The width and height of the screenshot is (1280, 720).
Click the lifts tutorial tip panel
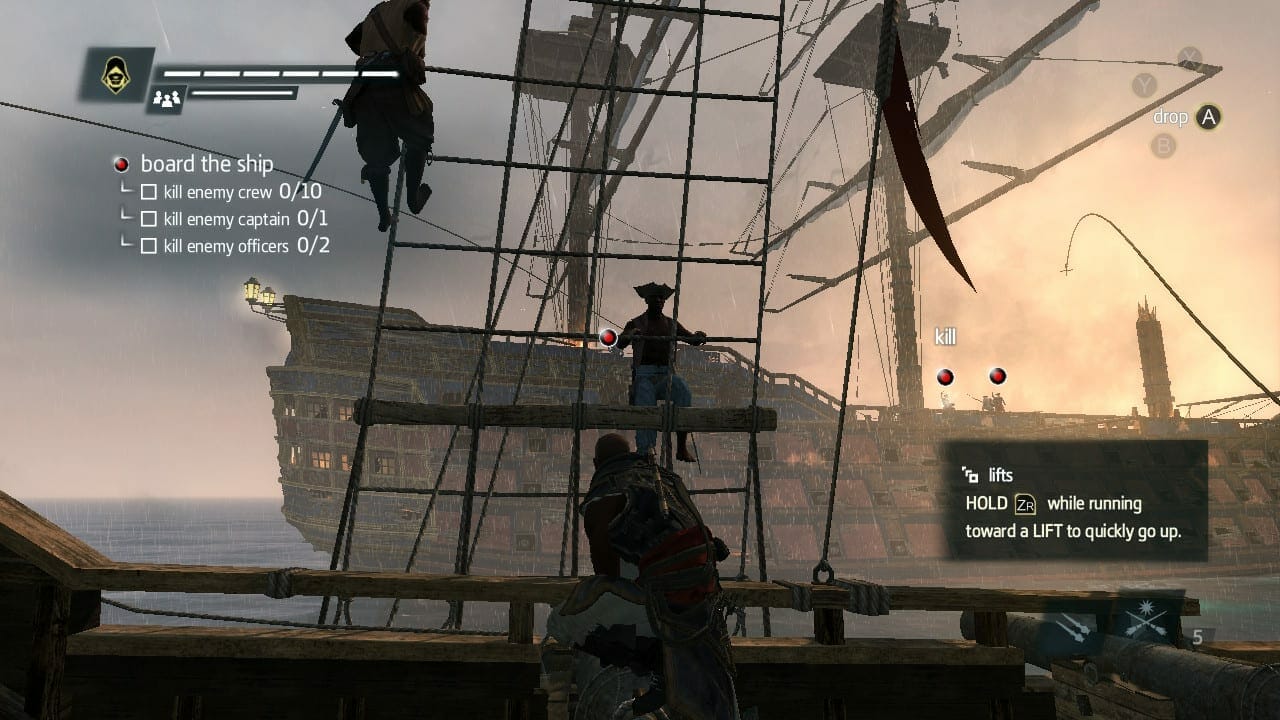(1076, 503)
